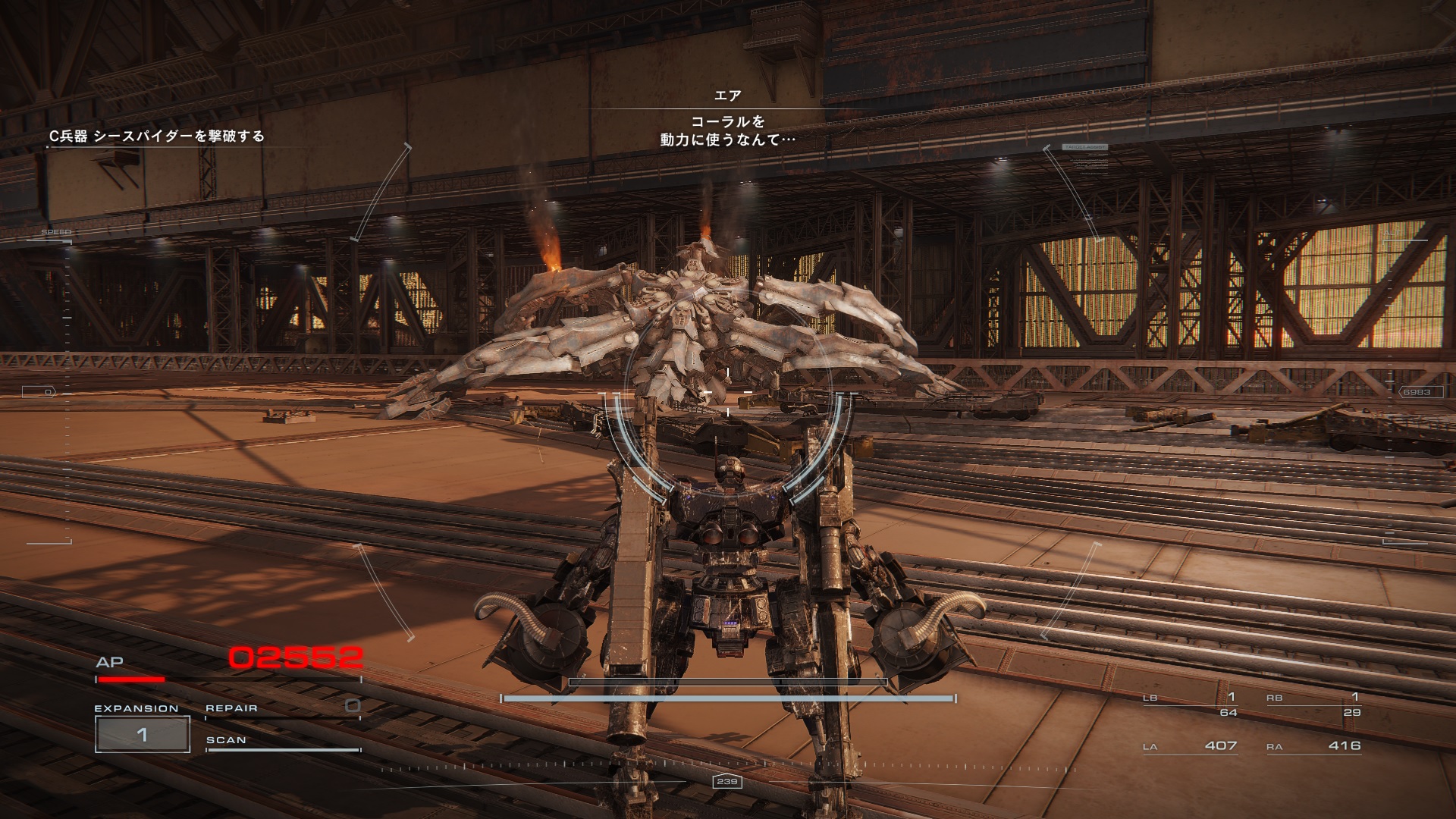Choose the LA left arm weapon slot

[1191, 746]
